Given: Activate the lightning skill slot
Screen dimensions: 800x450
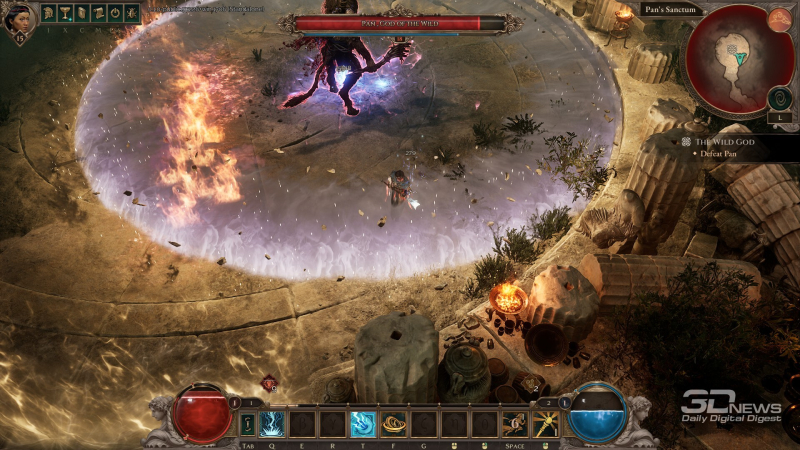Looking at the screenshot, I should [x=272, y=424].
